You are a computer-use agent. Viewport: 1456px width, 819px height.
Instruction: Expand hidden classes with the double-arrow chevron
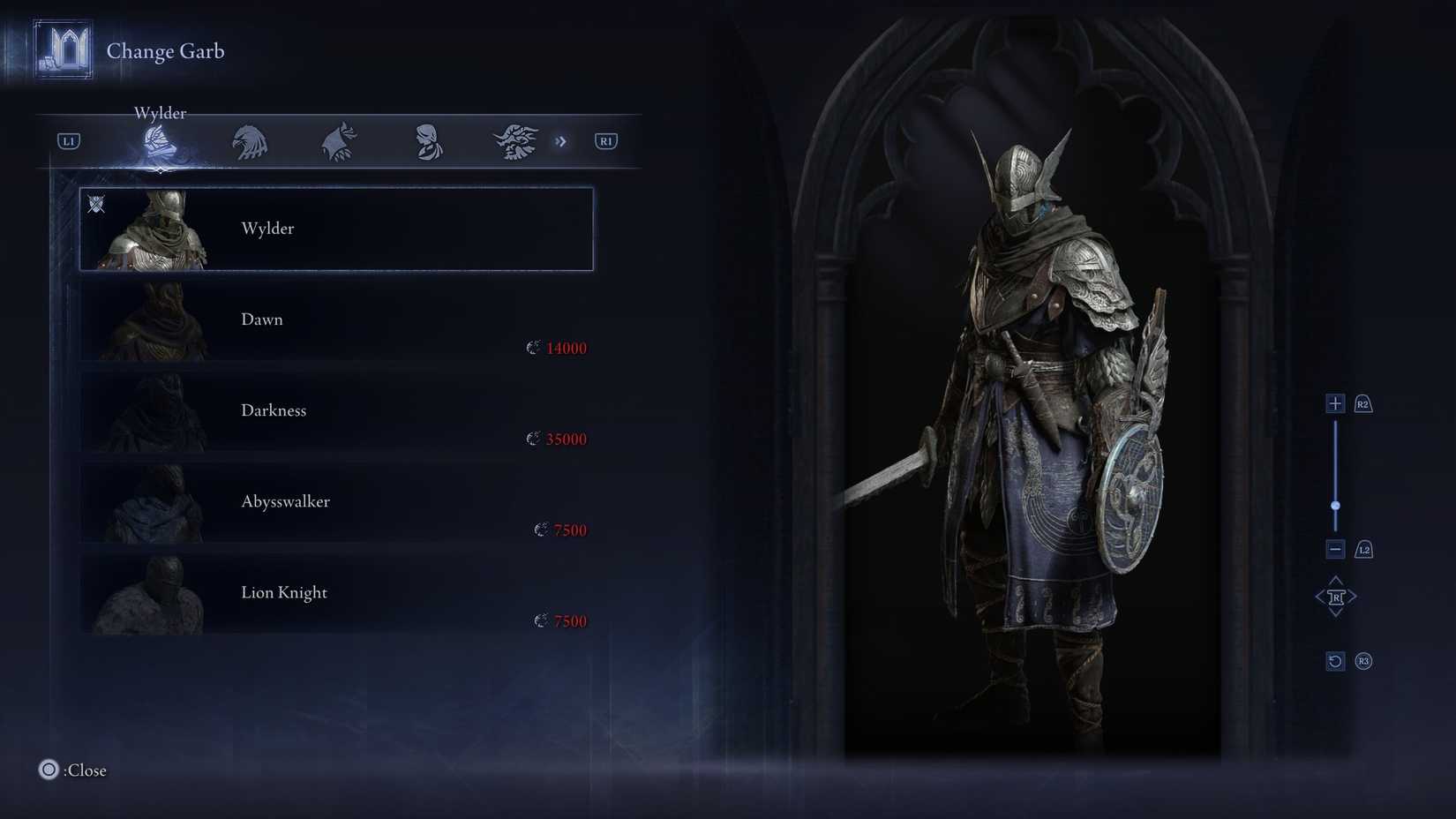coord(562,141)
